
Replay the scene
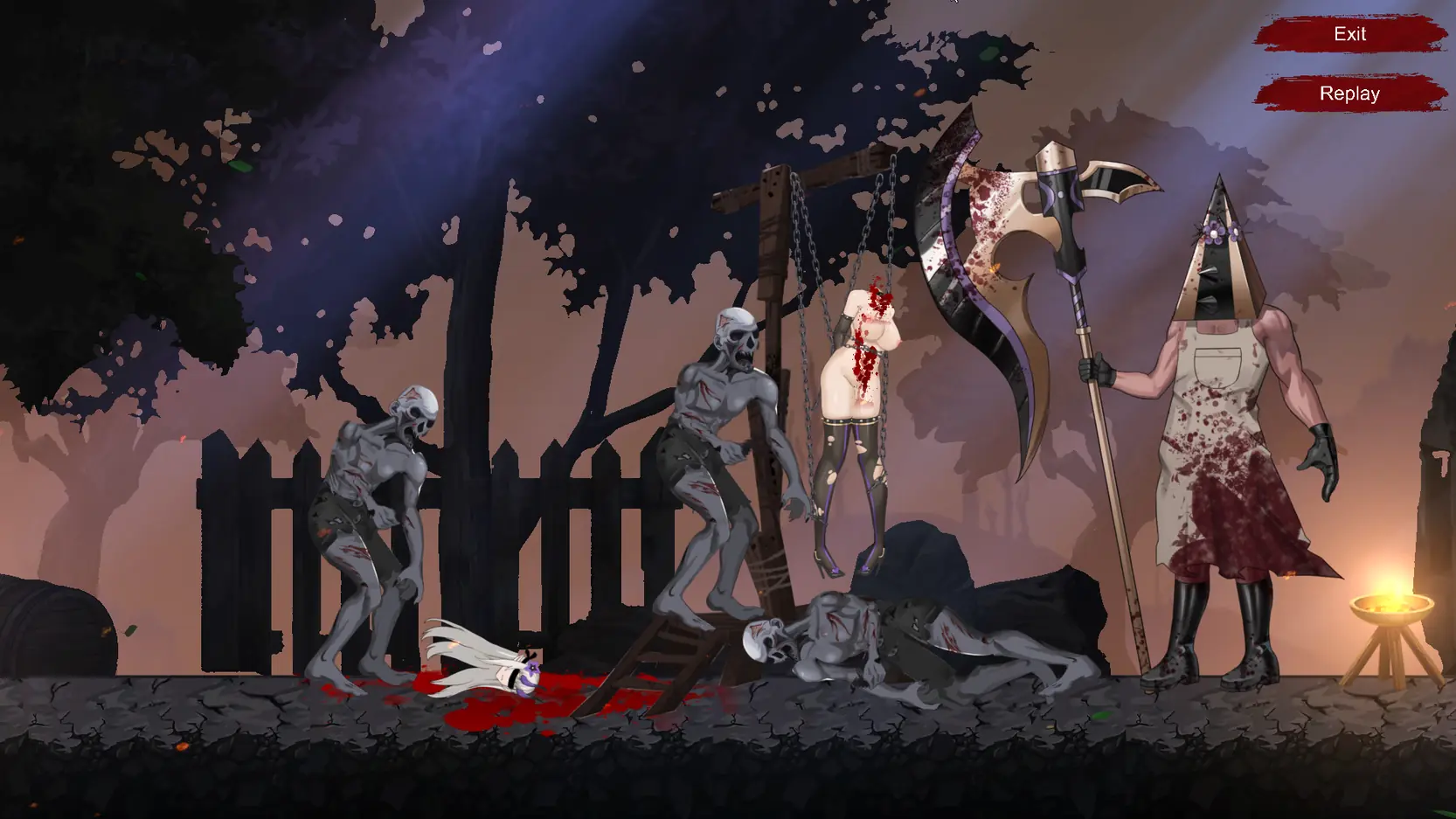pyautogui.click(x=1349, y=94)
